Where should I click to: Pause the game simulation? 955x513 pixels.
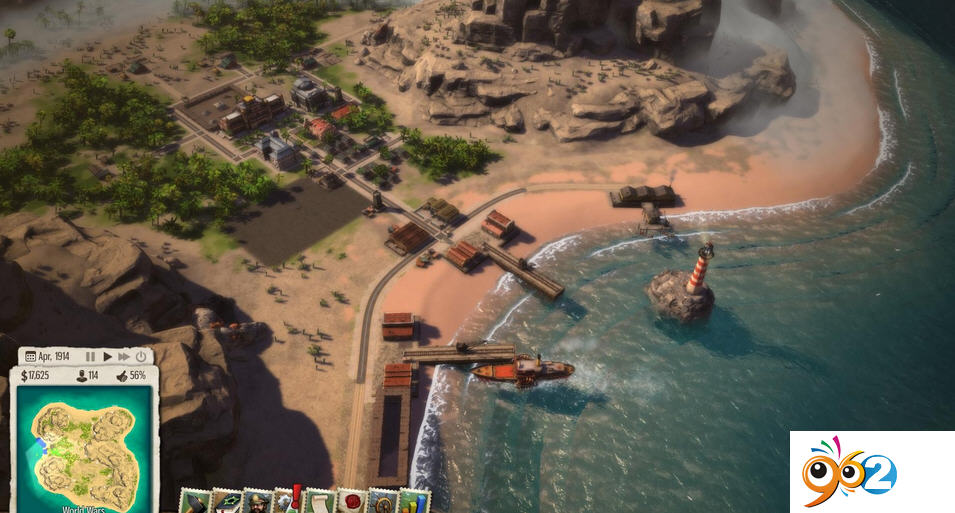point(91,356)
